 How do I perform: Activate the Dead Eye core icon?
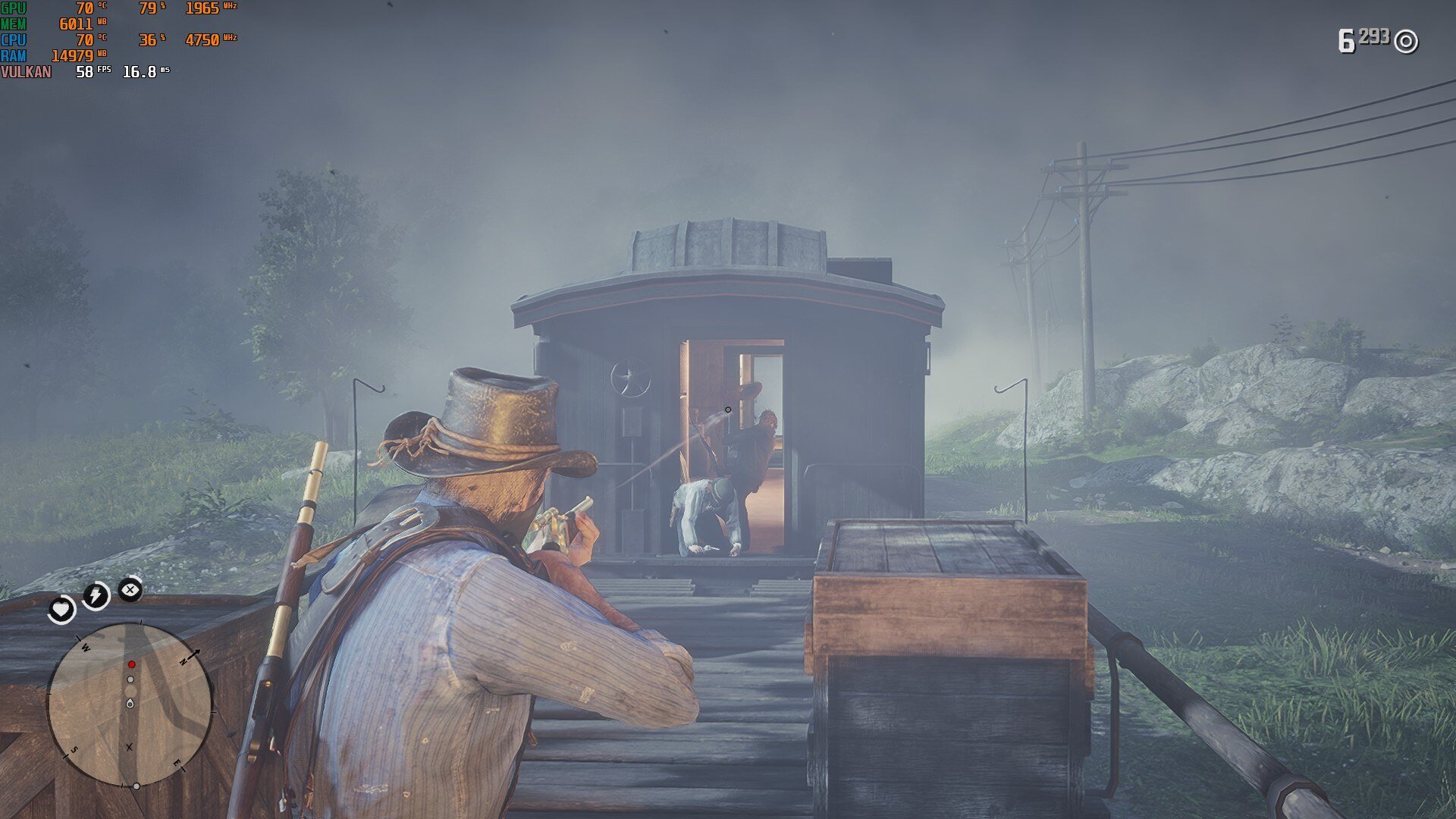(x=130, y=589)
